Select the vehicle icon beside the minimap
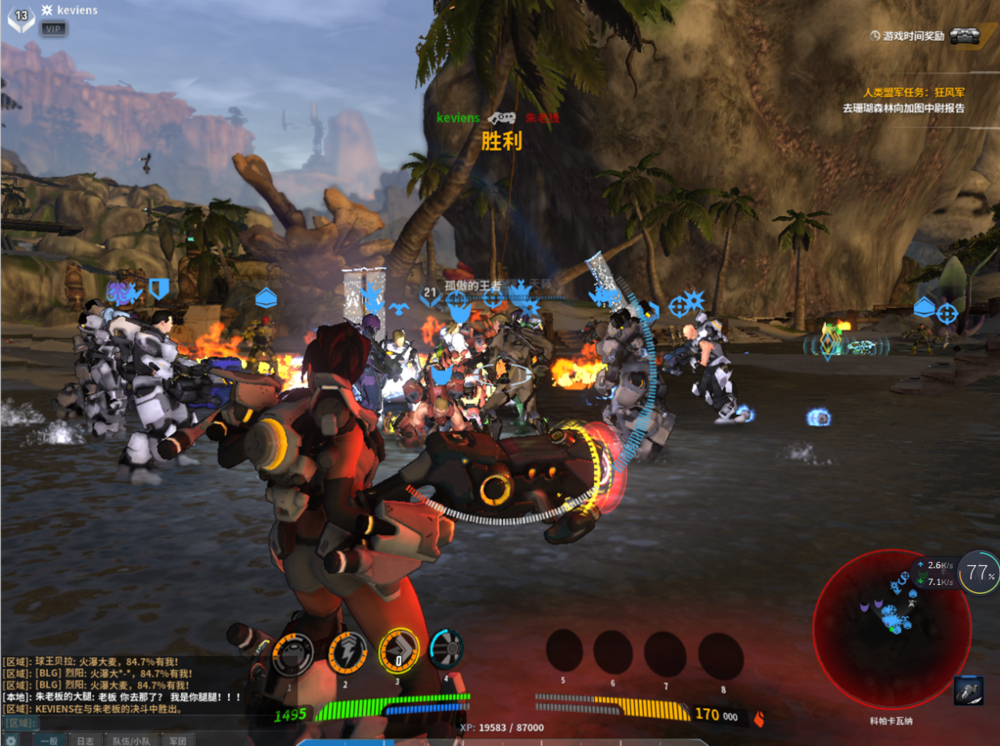Screen dimensions: 1000x746 [968, 690]
